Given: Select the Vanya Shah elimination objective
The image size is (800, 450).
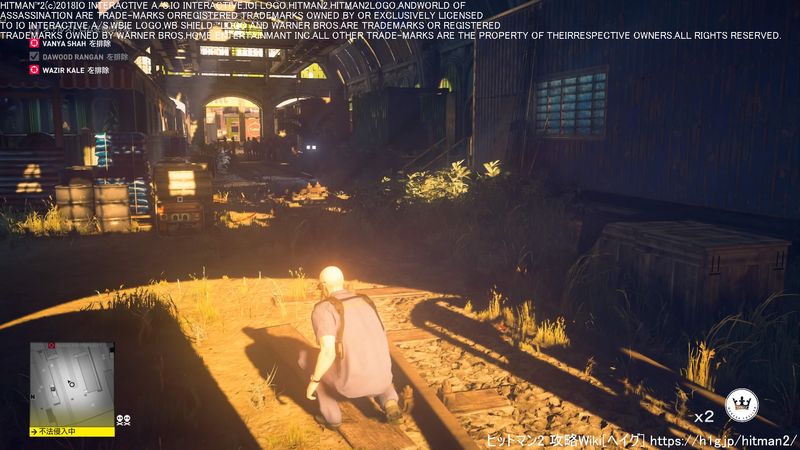Looking at the screenshot, I should tap(68, 44).
